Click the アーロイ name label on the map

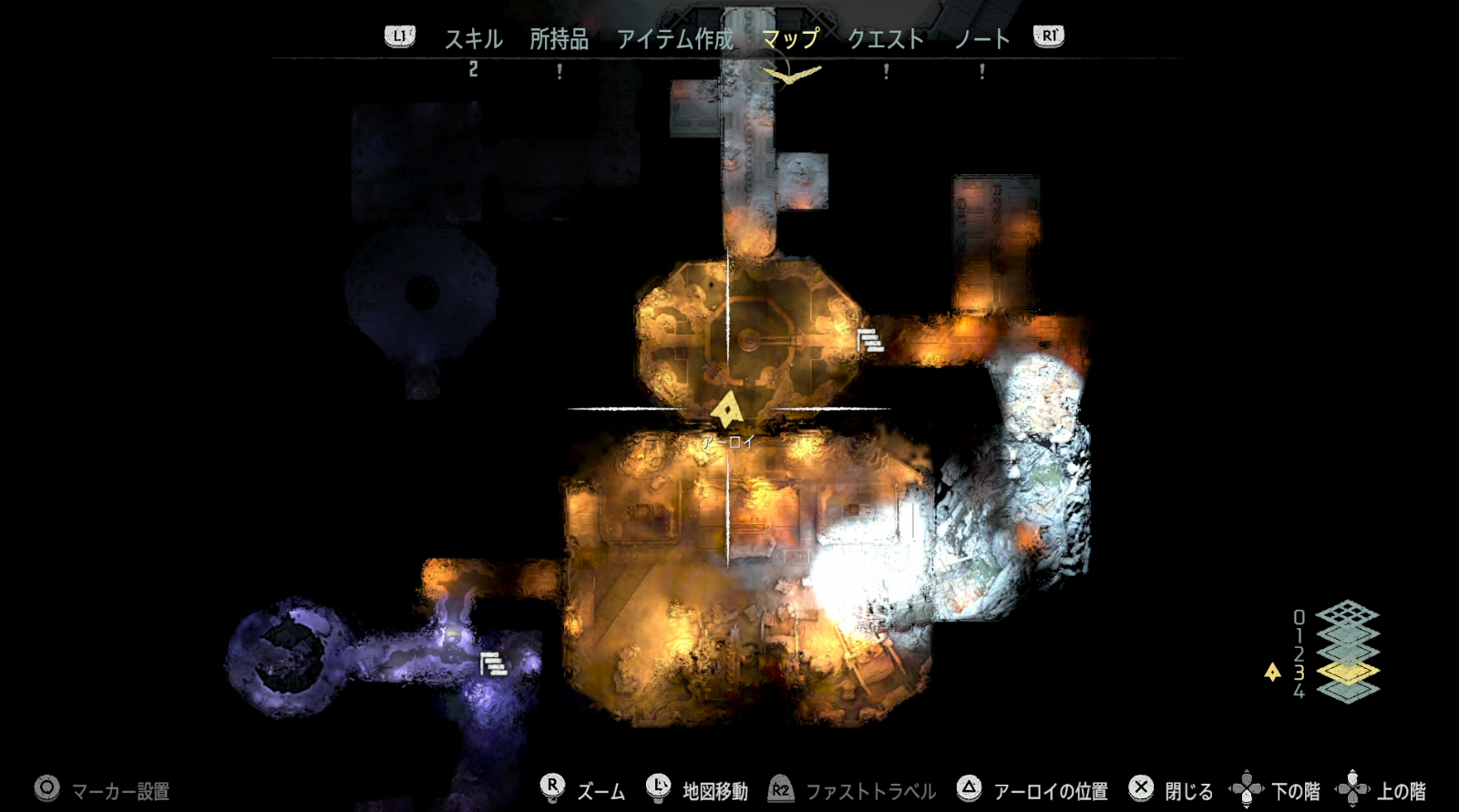pos(727,441)
